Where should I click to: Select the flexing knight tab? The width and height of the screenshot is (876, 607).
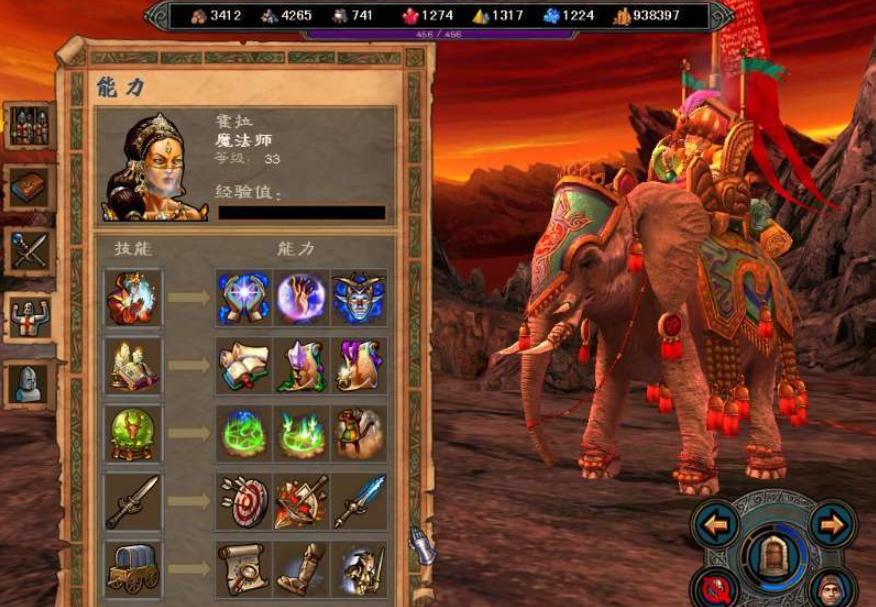point(28,317)
